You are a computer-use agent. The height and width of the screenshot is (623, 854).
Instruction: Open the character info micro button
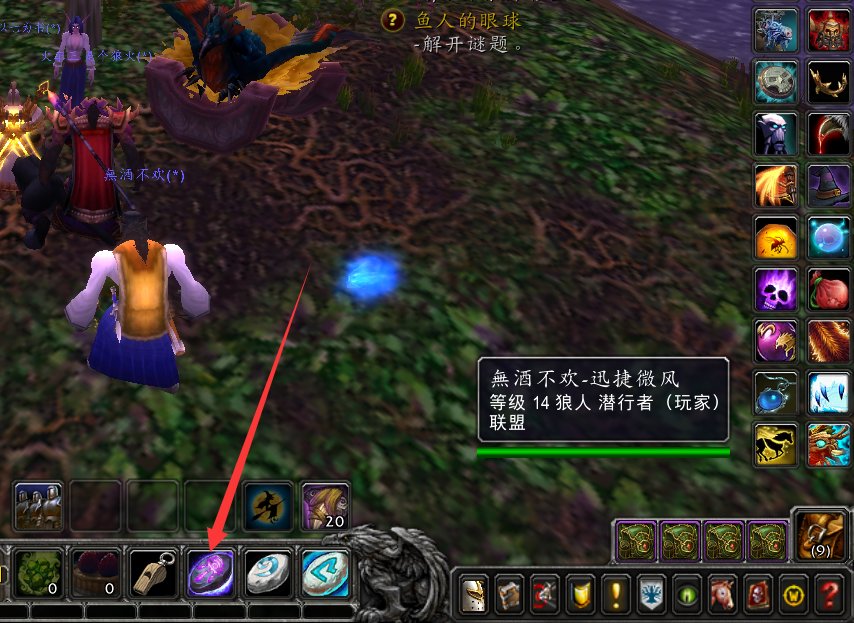[472, 596]
